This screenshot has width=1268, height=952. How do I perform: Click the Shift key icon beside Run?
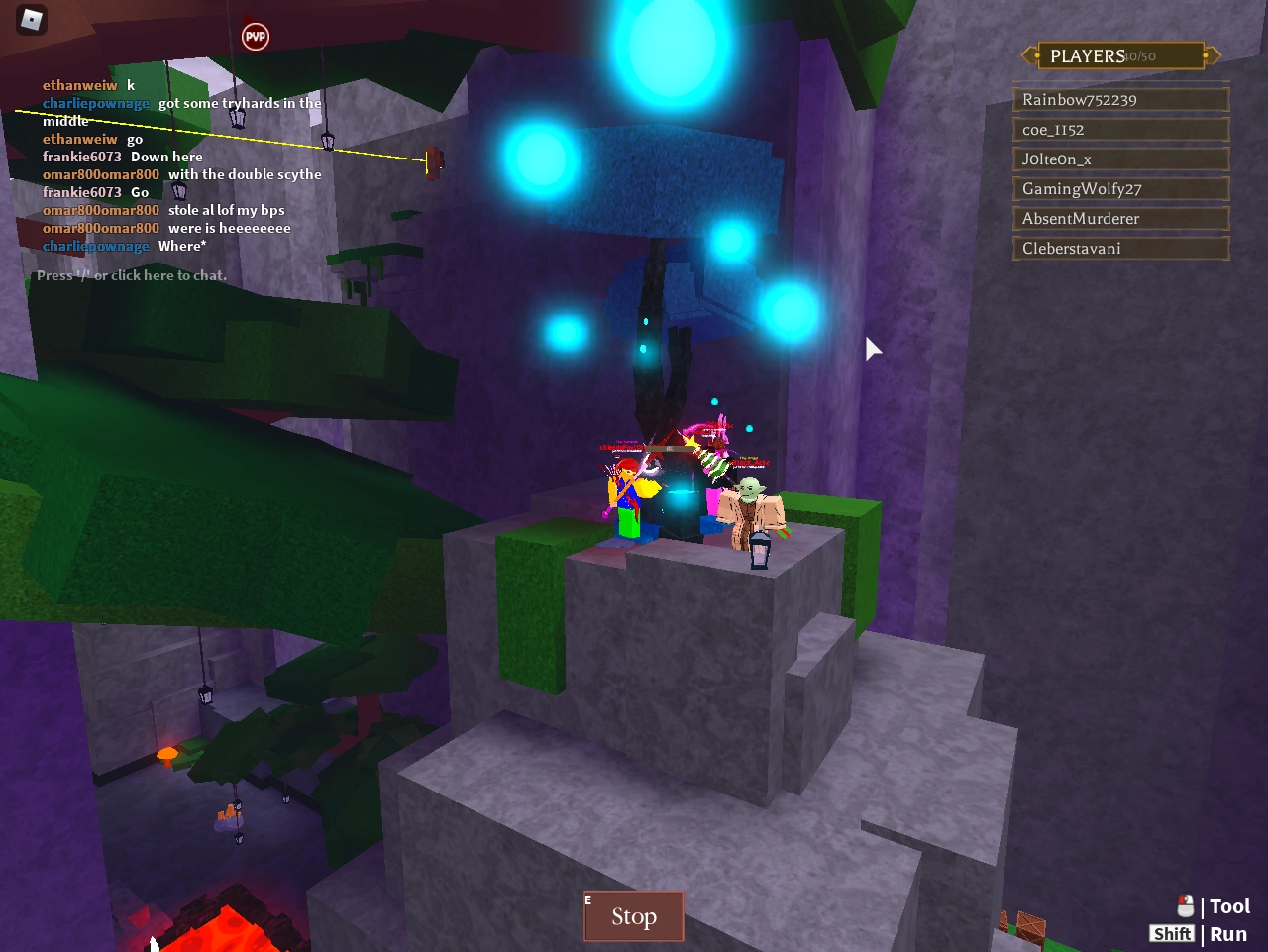[x=1172, y=933]
